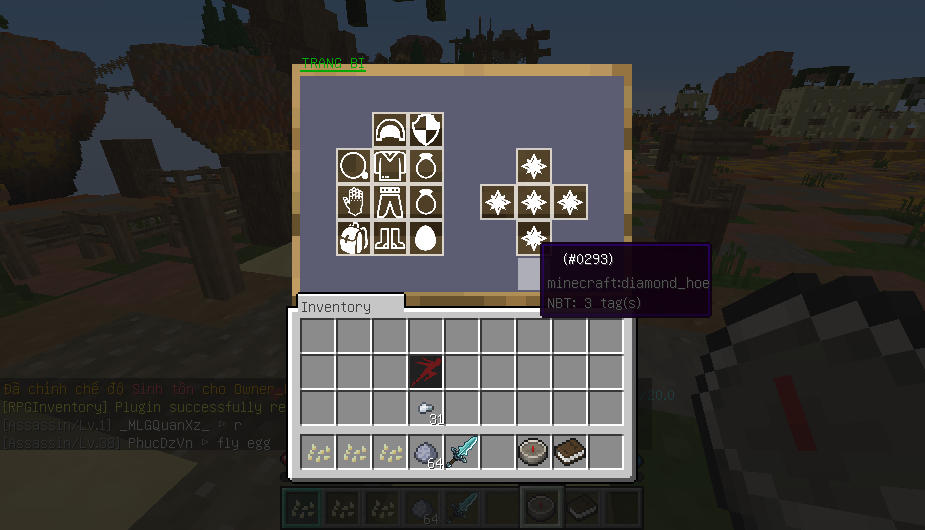Choose the boots equipment slot
This screenshot has width=925, height=530.
pos(390,238)
